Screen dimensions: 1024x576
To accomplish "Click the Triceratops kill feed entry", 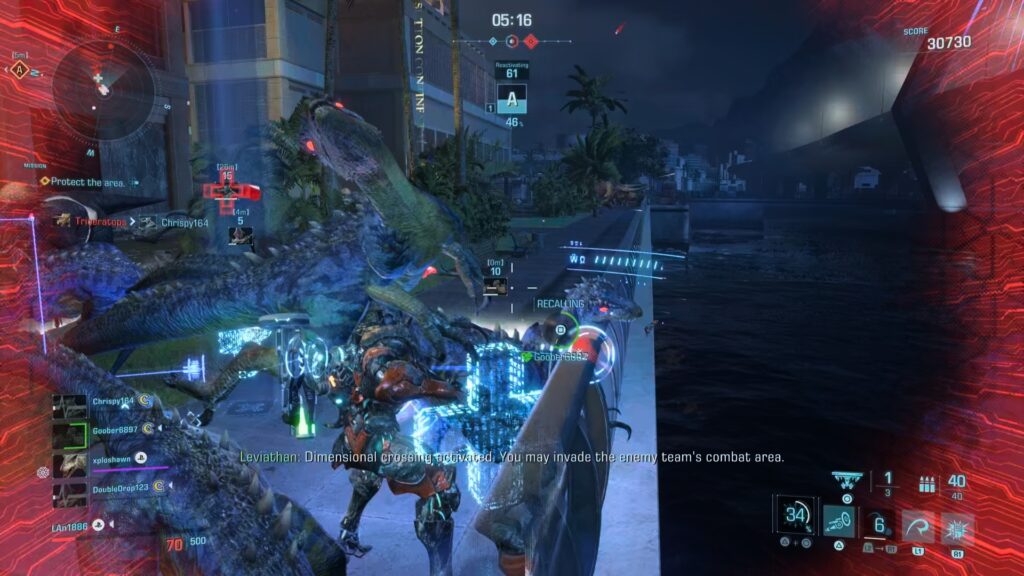I will point(90,222).
